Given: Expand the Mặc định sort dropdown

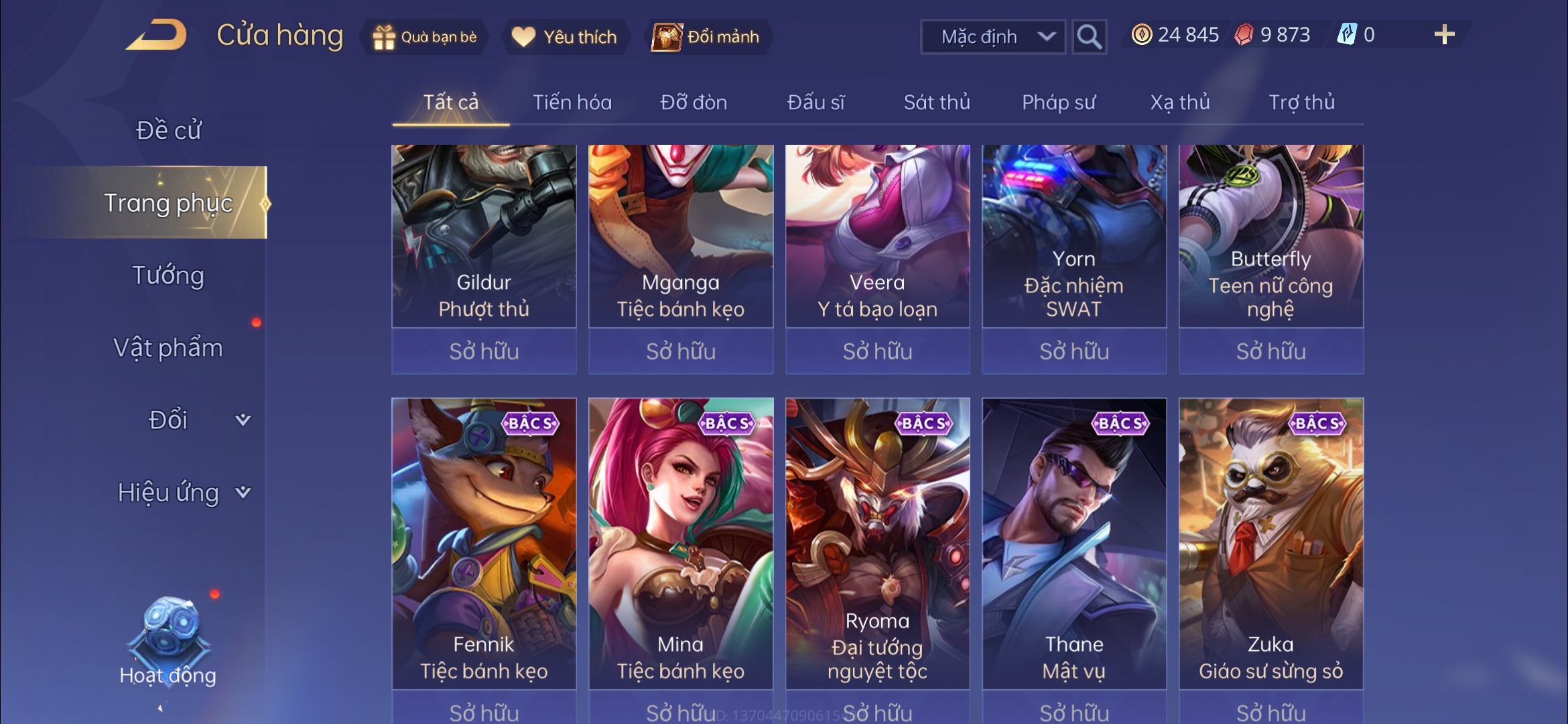Looking at the screenshot, I should pyautogui.click(x=993, y=37).
